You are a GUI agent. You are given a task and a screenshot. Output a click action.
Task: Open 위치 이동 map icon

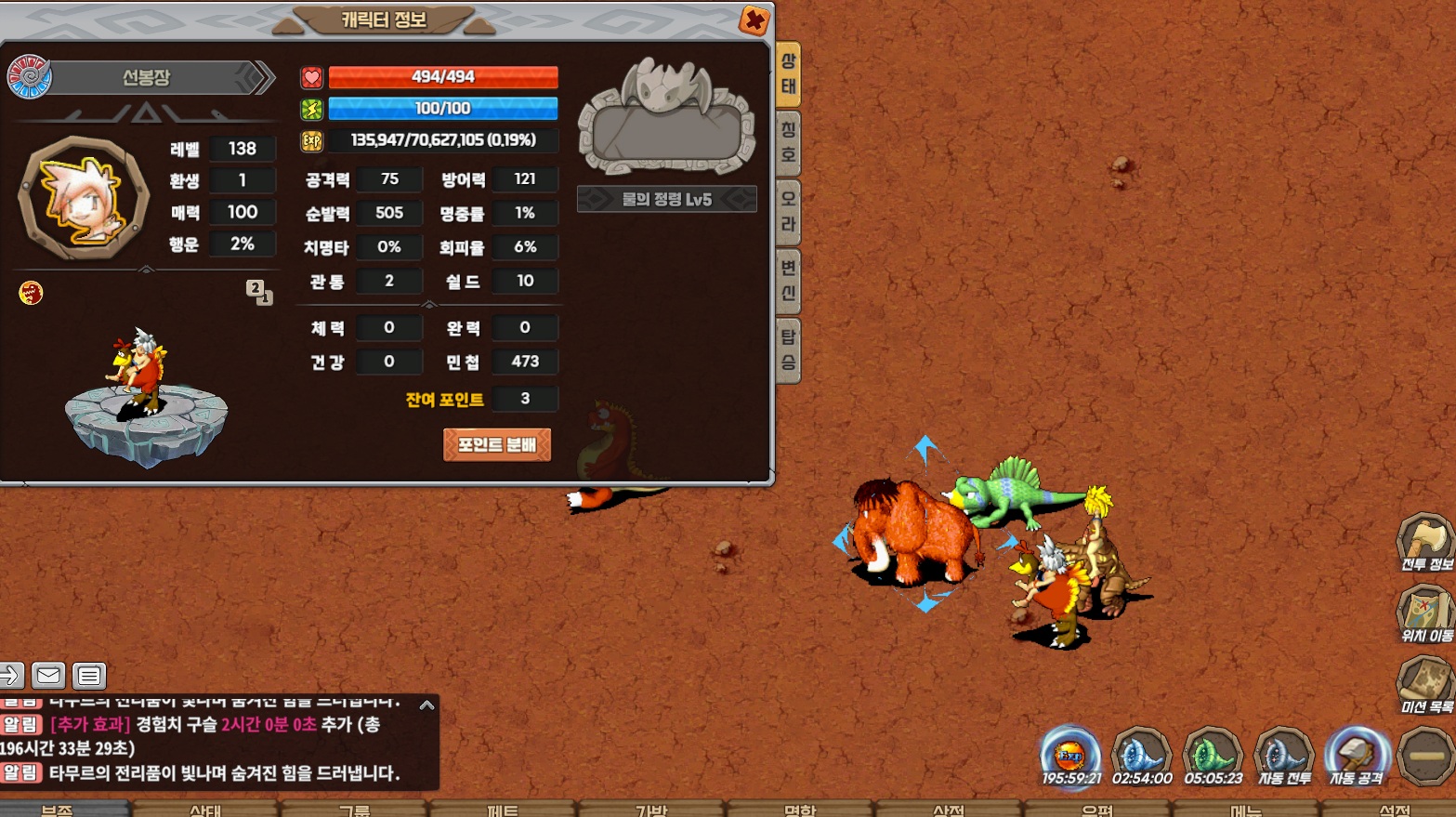[x=1425, y=613]
